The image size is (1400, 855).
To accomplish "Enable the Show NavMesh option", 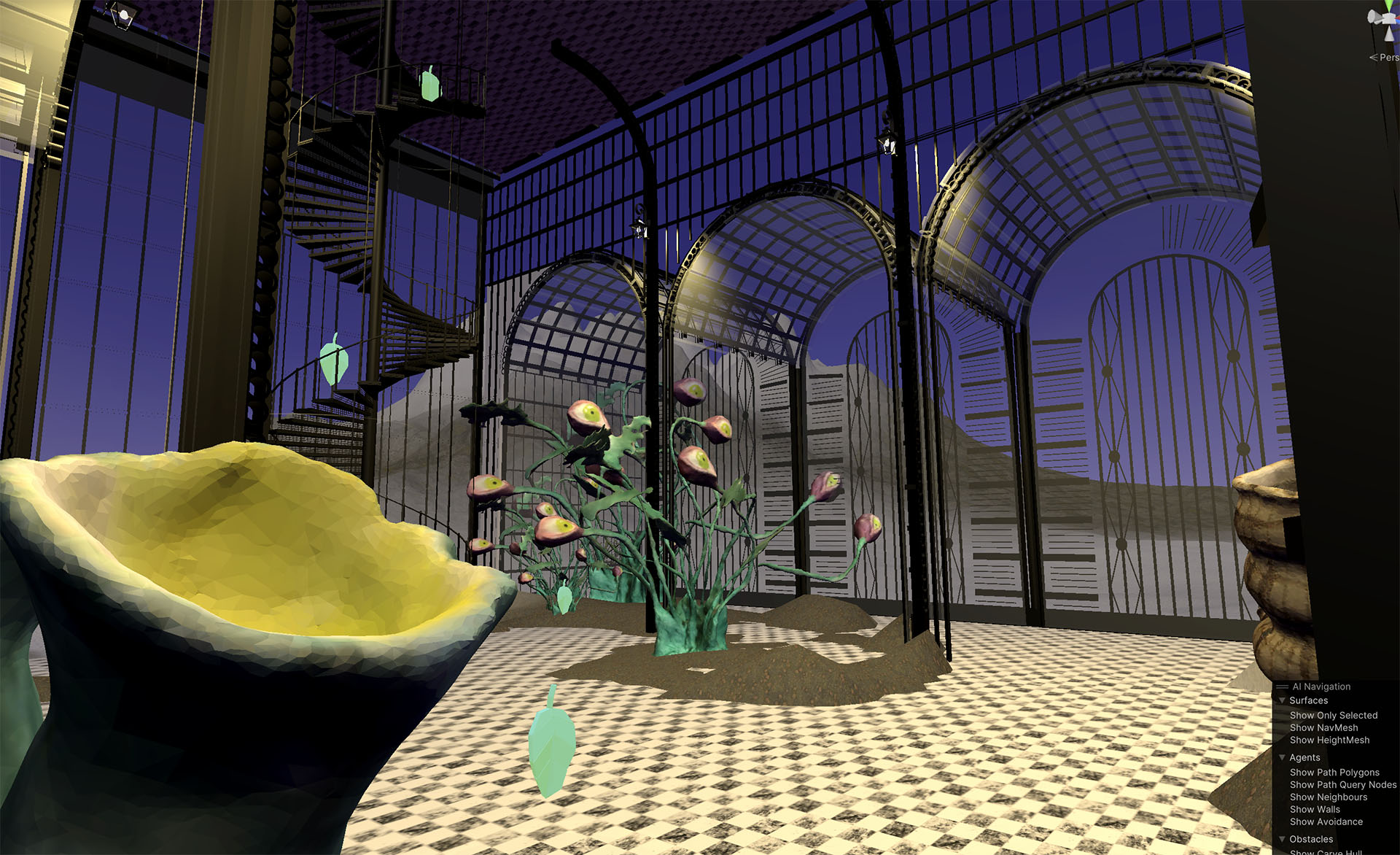I will (x=1323, y=728).
